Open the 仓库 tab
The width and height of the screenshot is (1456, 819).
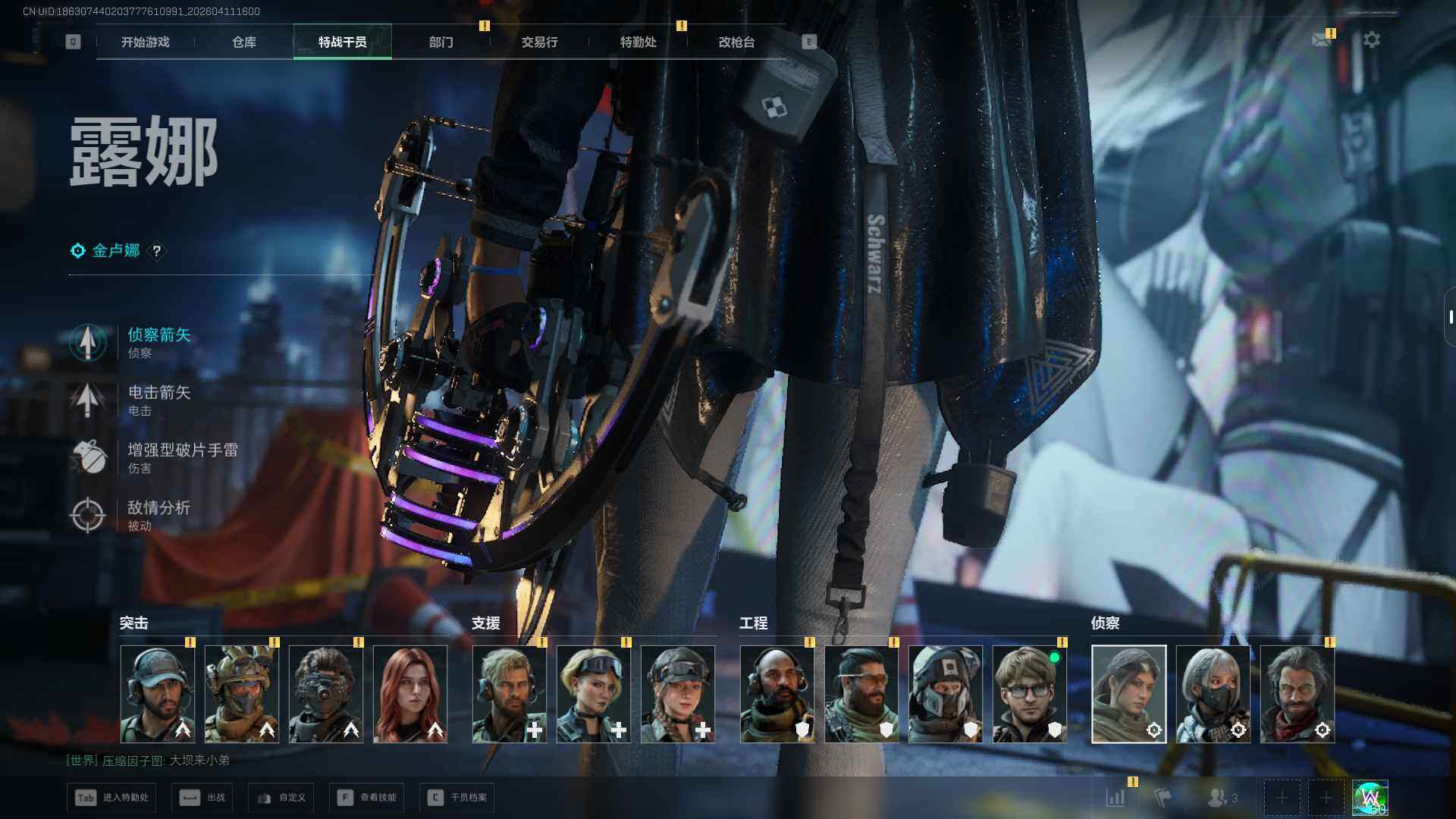(x=244, y=42)
